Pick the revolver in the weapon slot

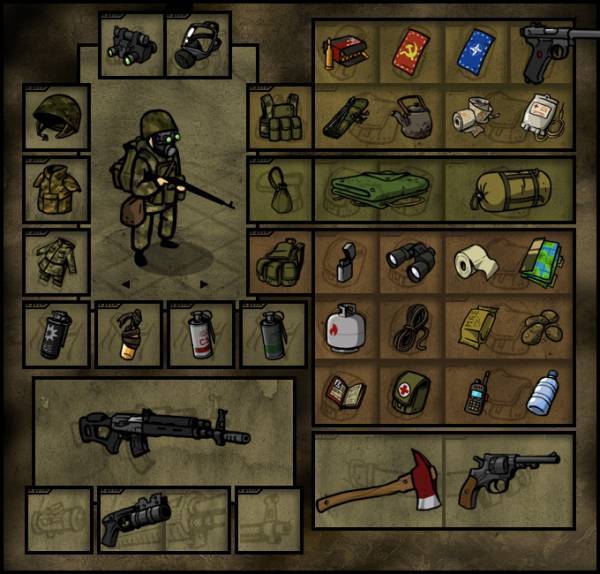[x=509, y=478]
